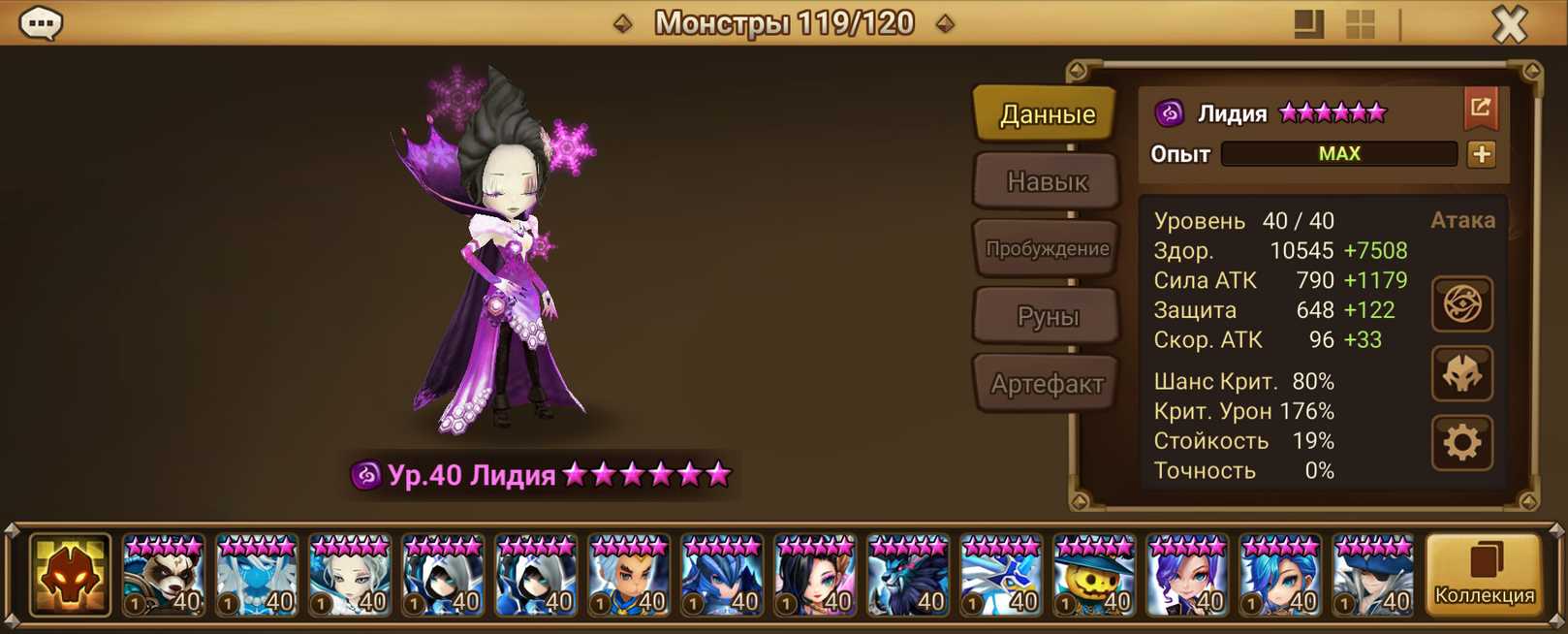The width and height of the screenshot is (1568, 634).
Task: Choose the pumpkin-head monster thumbnail
Action: click(x=1093, y=577)
